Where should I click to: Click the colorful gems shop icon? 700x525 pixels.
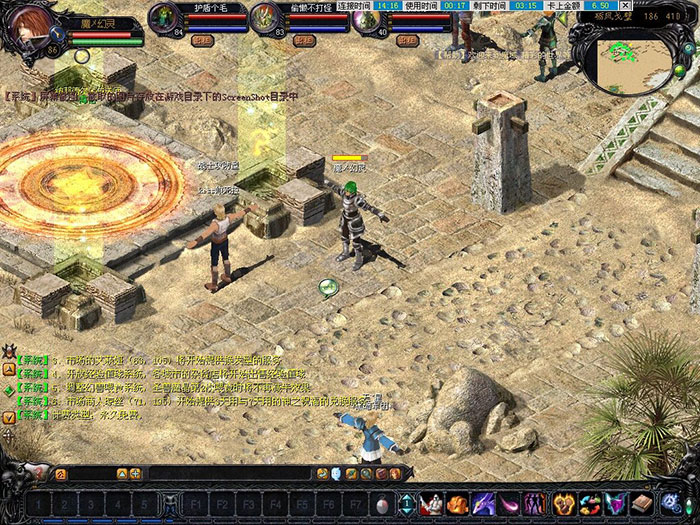(588, 503)
